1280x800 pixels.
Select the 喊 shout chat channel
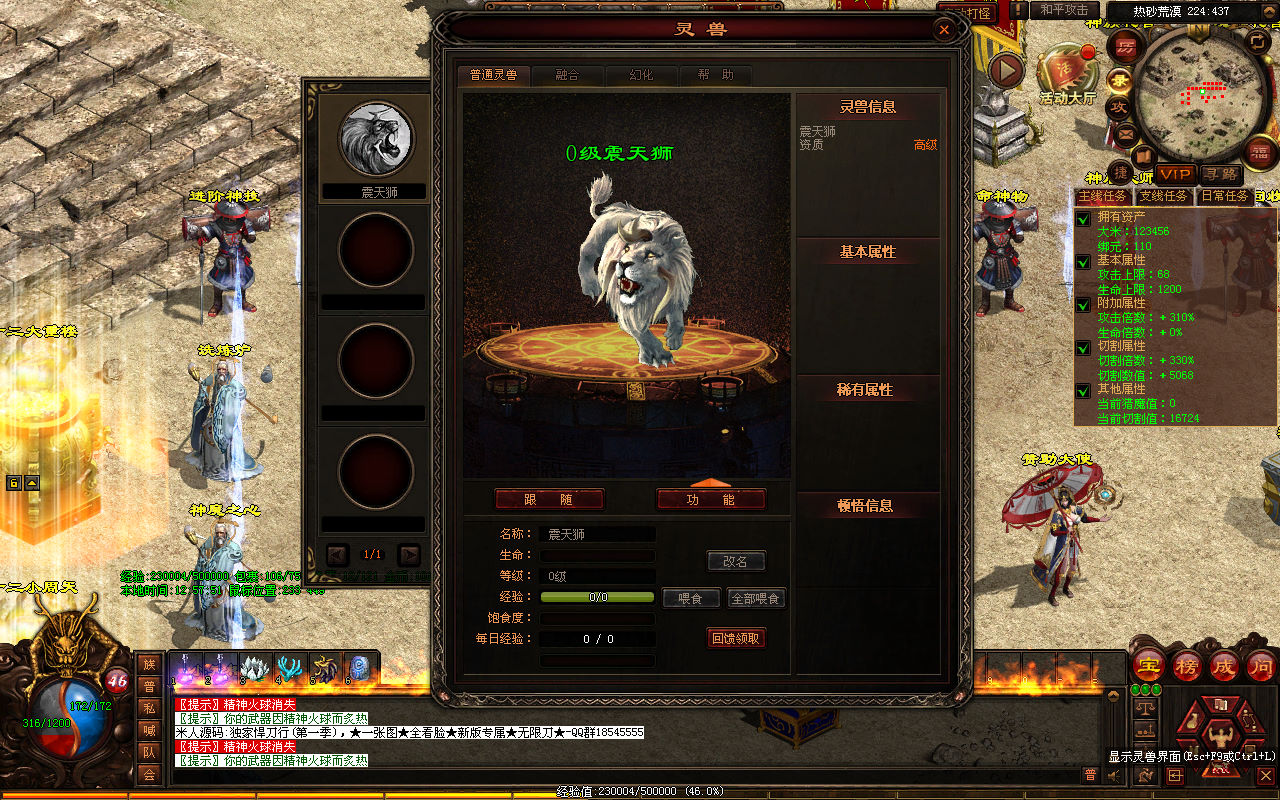[x=149, y=730]
